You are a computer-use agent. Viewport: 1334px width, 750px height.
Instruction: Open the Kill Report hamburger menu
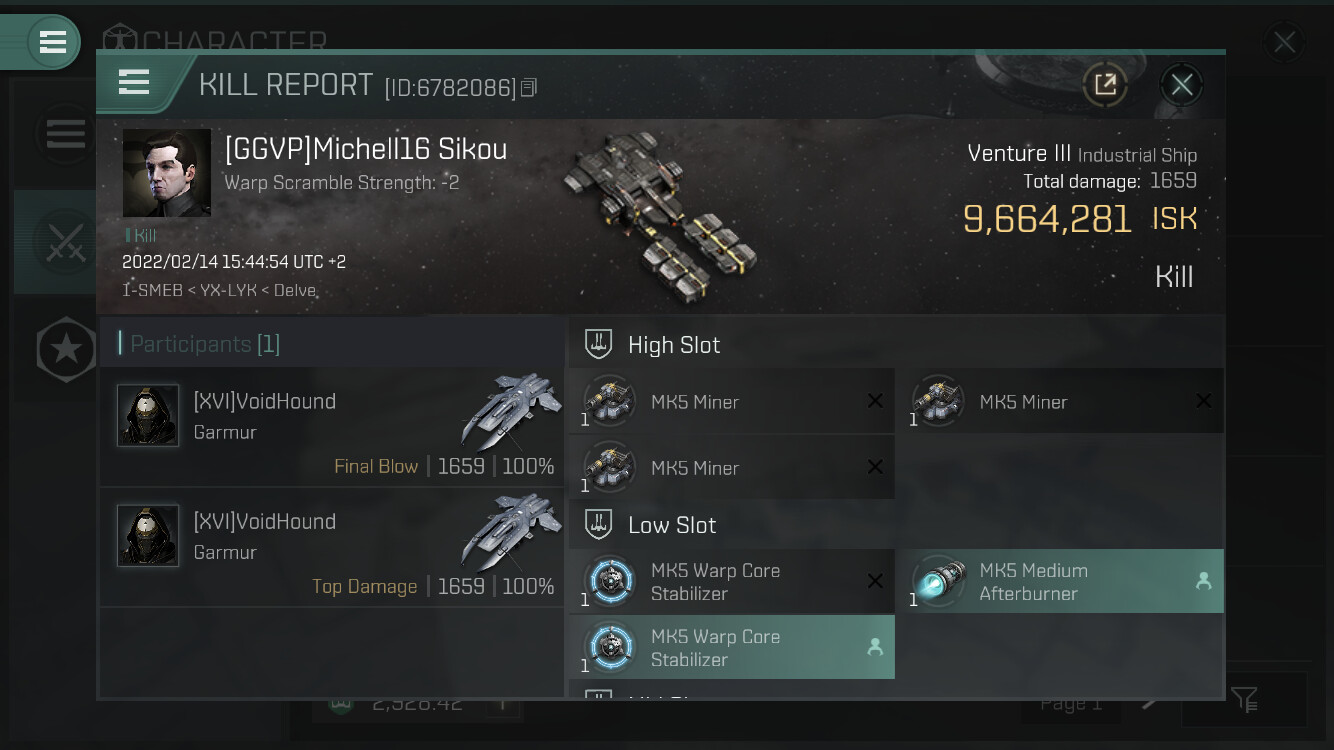pos(134,82)
